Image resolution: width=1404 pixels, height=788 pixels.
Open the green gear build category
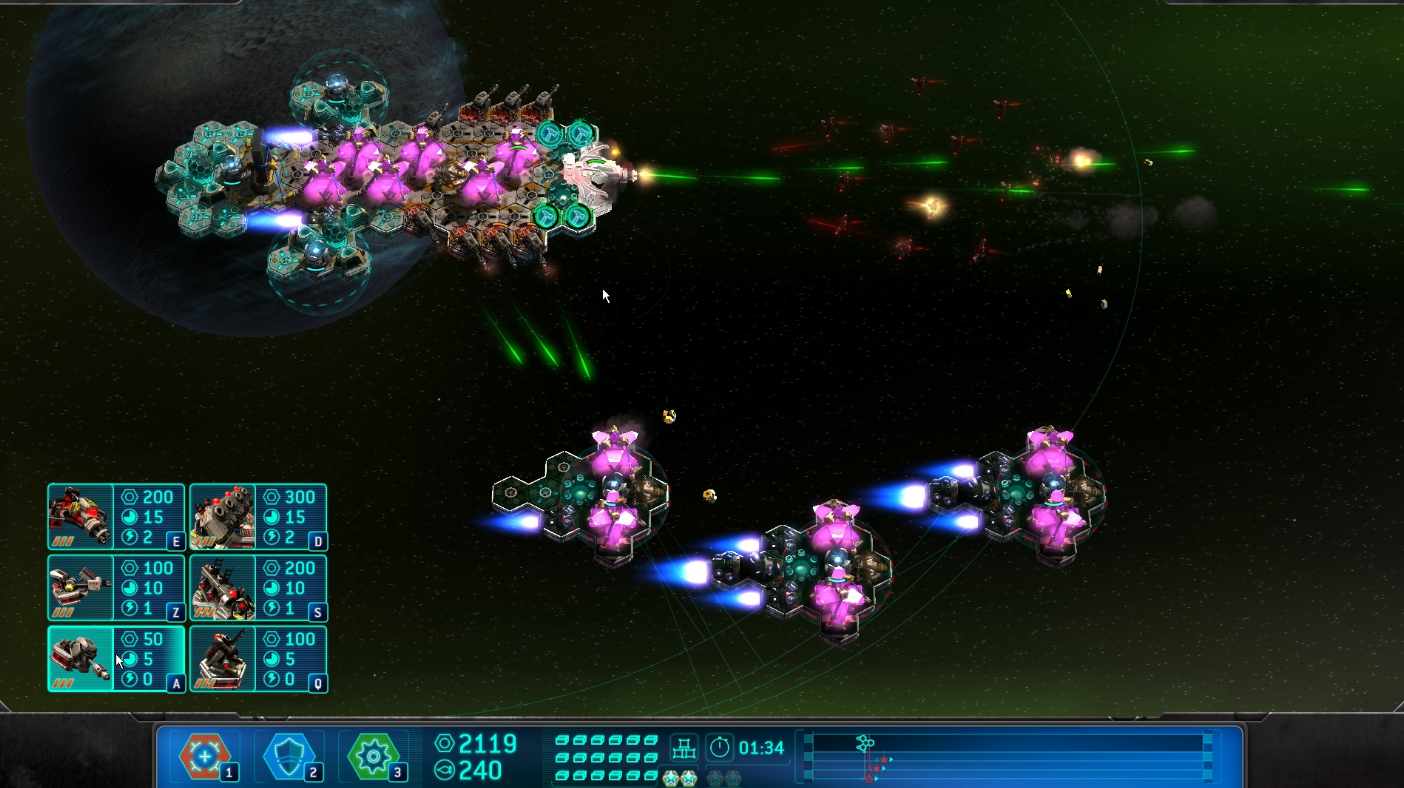pyautogui.click(x=373, y=757)
